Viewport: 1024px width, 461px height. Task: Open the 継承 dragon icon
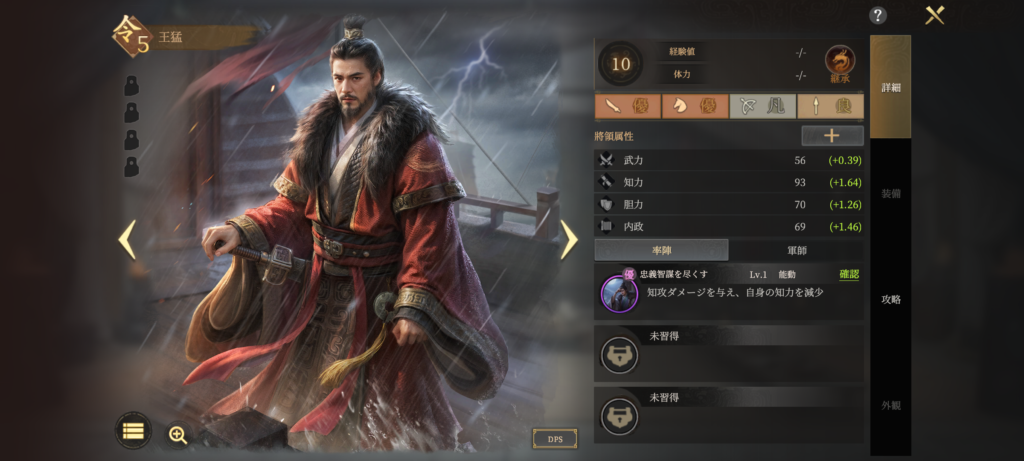coord(840,63)
